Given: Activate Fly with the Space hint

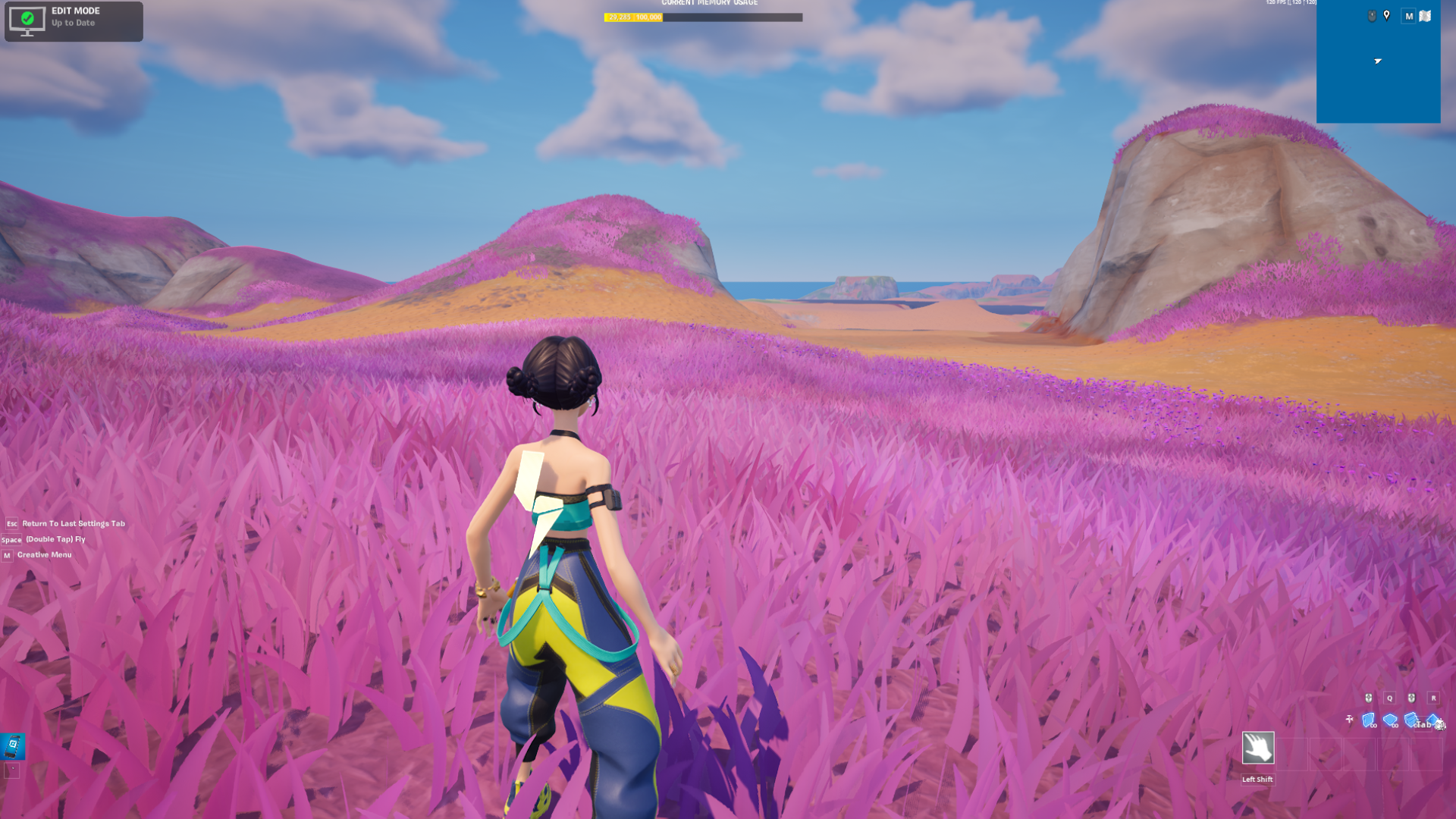Looking at the screenshot, I should (x=55, y=539).
